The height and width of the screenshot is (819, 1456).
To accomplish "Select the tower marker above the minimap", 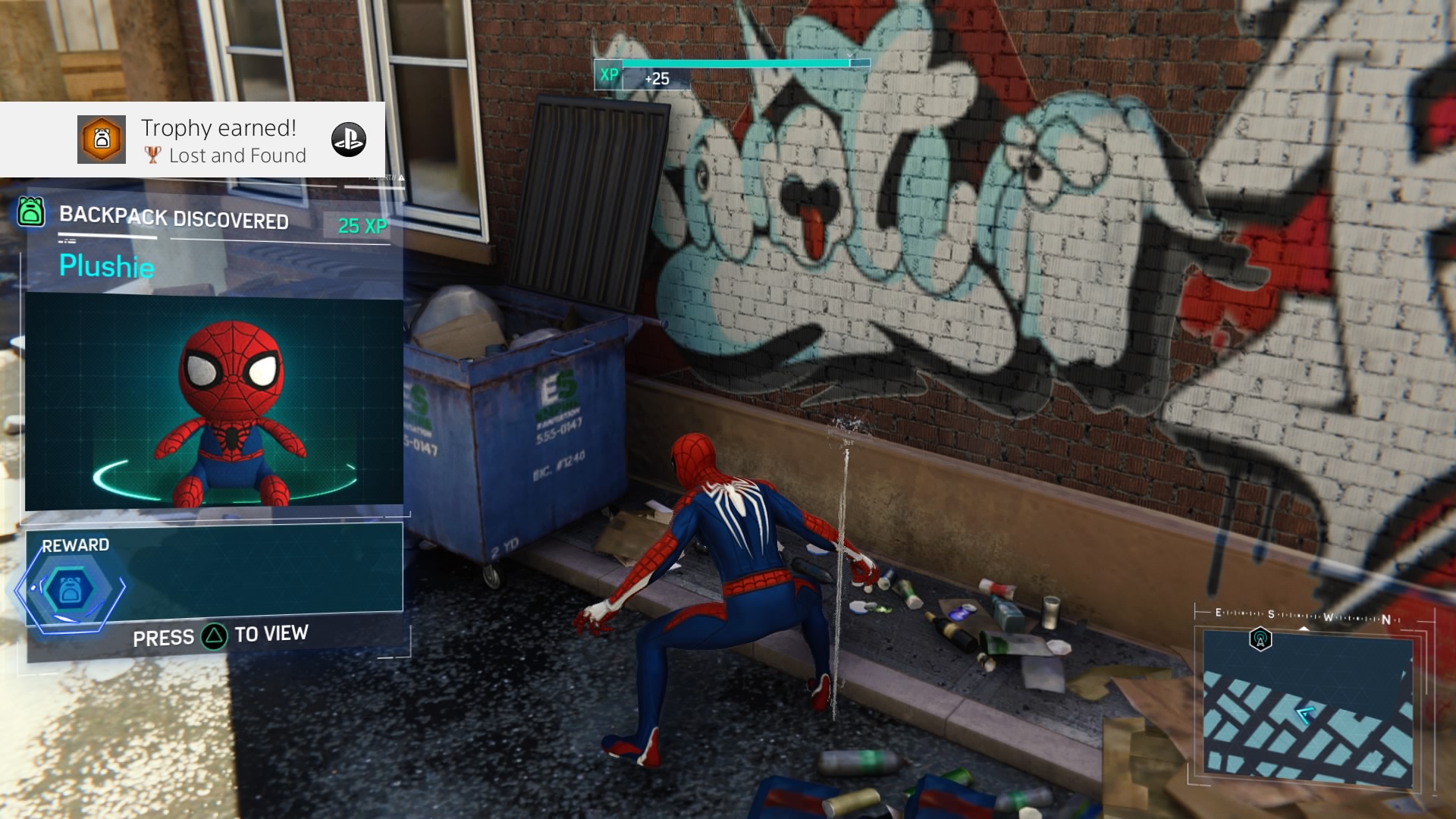I will [1260, 639].
